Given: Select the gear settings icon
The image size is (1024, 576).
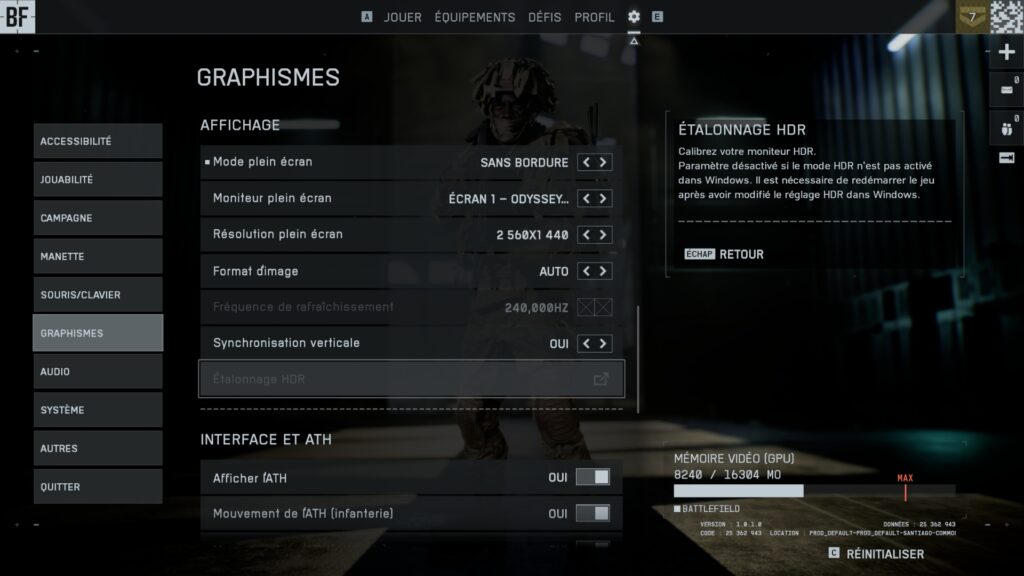Looking at the screenshot, I should [634, 17].
